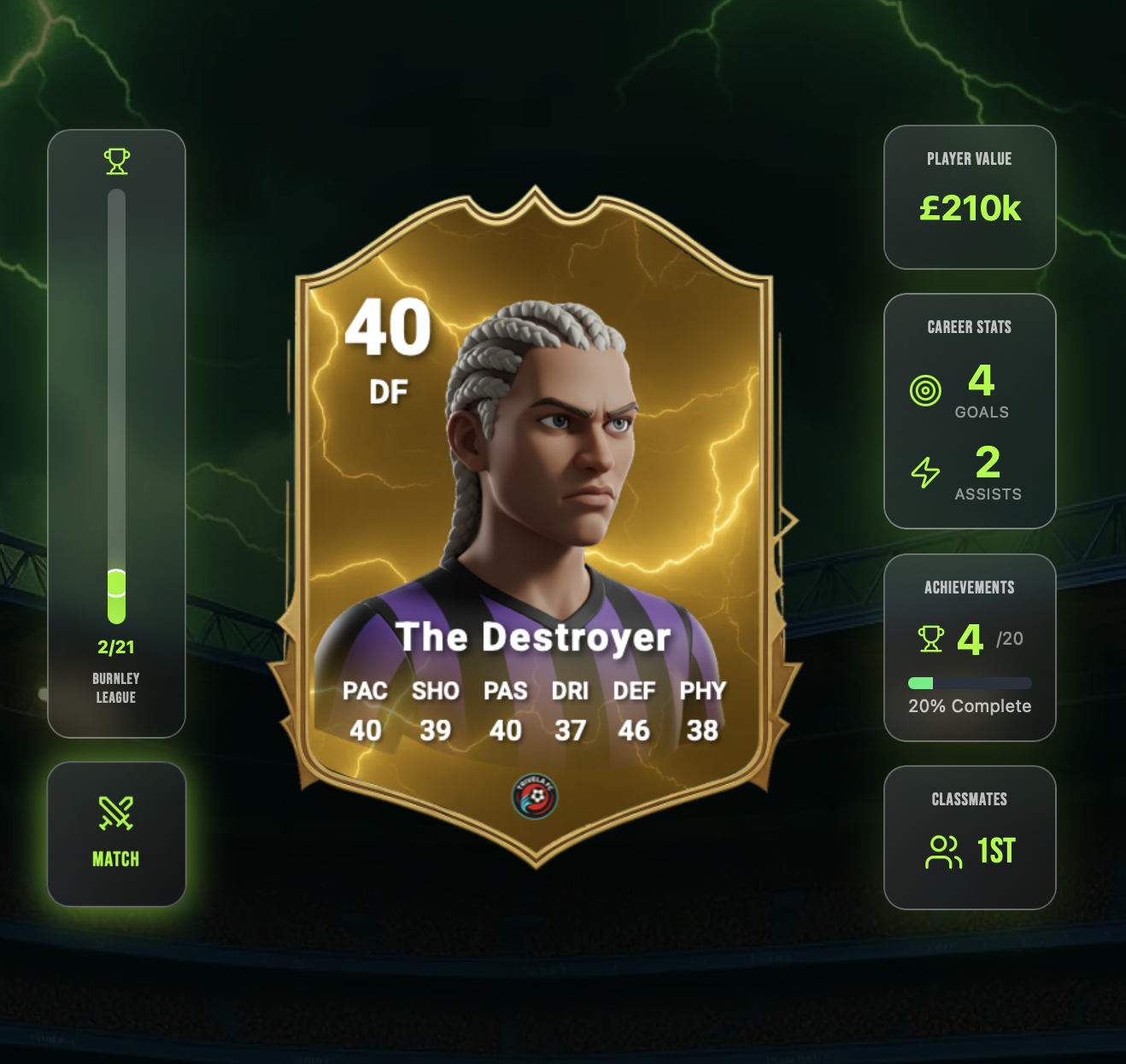Click the club badge on the card
This screenshot has height=1064, width=1126.
(x=535, y=797)
